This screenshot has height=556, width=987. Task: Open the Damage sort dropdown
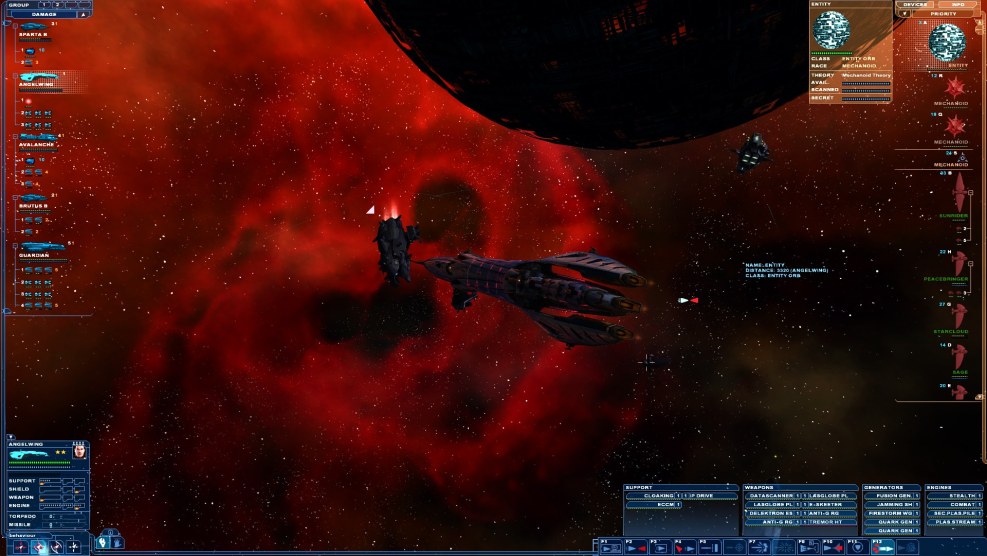47,14
